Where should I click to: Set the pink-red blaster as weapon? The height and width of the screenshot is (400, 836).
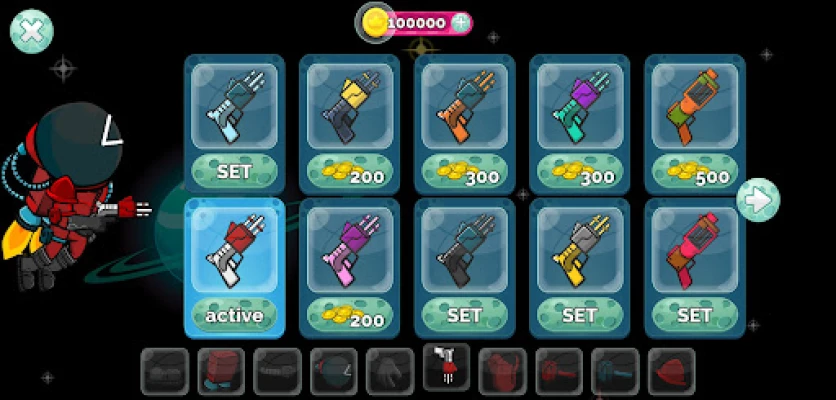coord(694,316)
